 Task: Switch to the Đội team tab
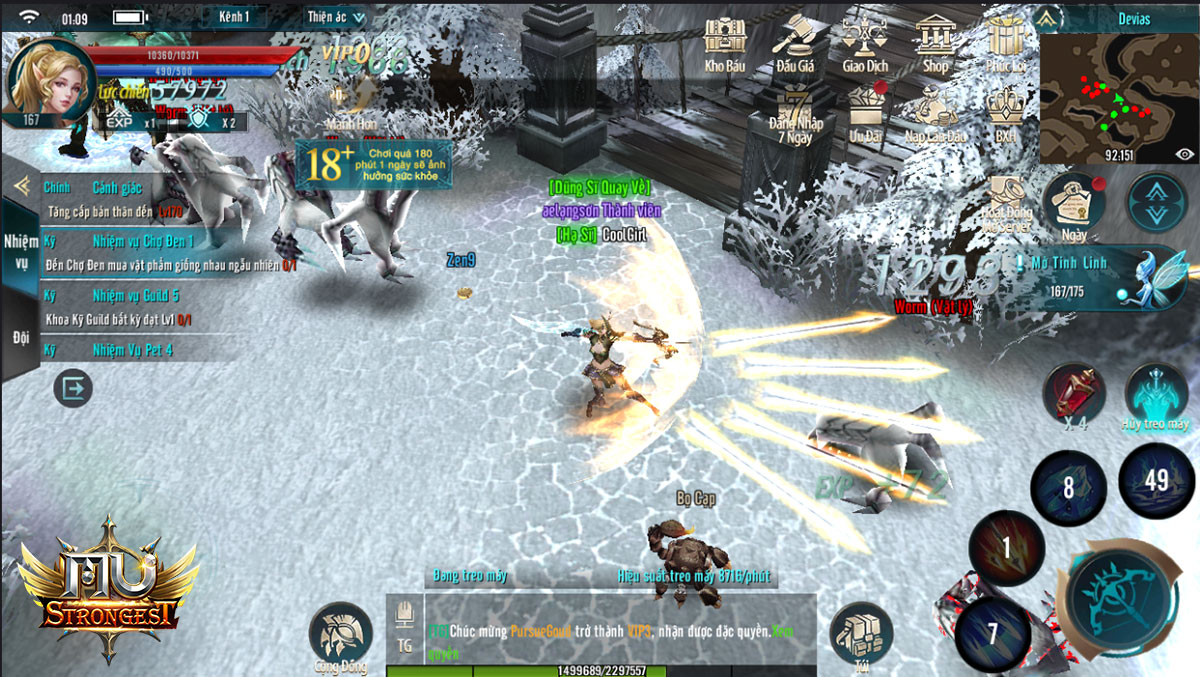click(21, 338)
